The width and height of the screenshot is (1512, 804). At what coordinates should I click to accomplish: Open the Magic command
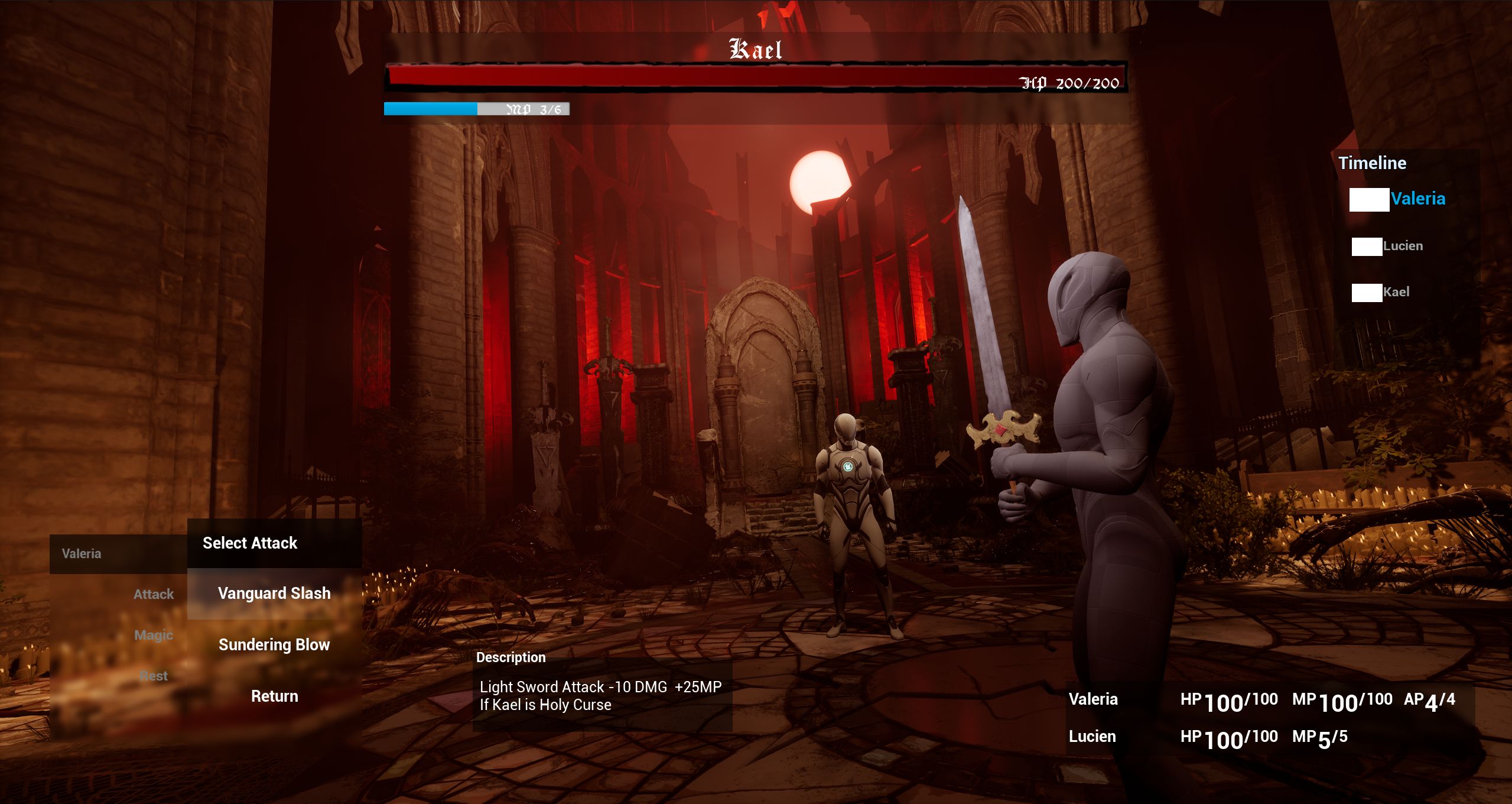(154, 635)
